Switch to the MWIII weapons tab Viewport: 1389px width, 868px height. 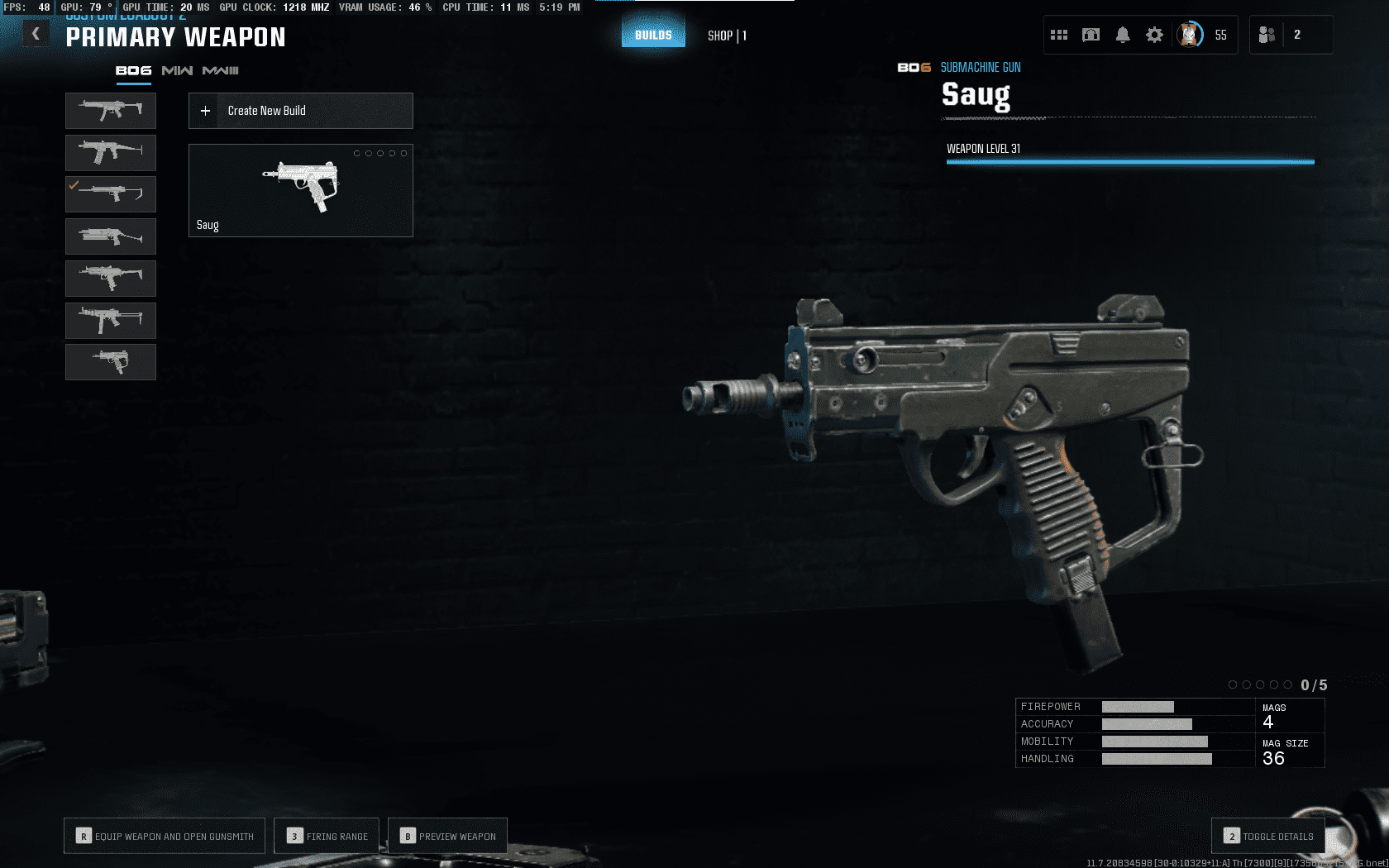(221, 71)
